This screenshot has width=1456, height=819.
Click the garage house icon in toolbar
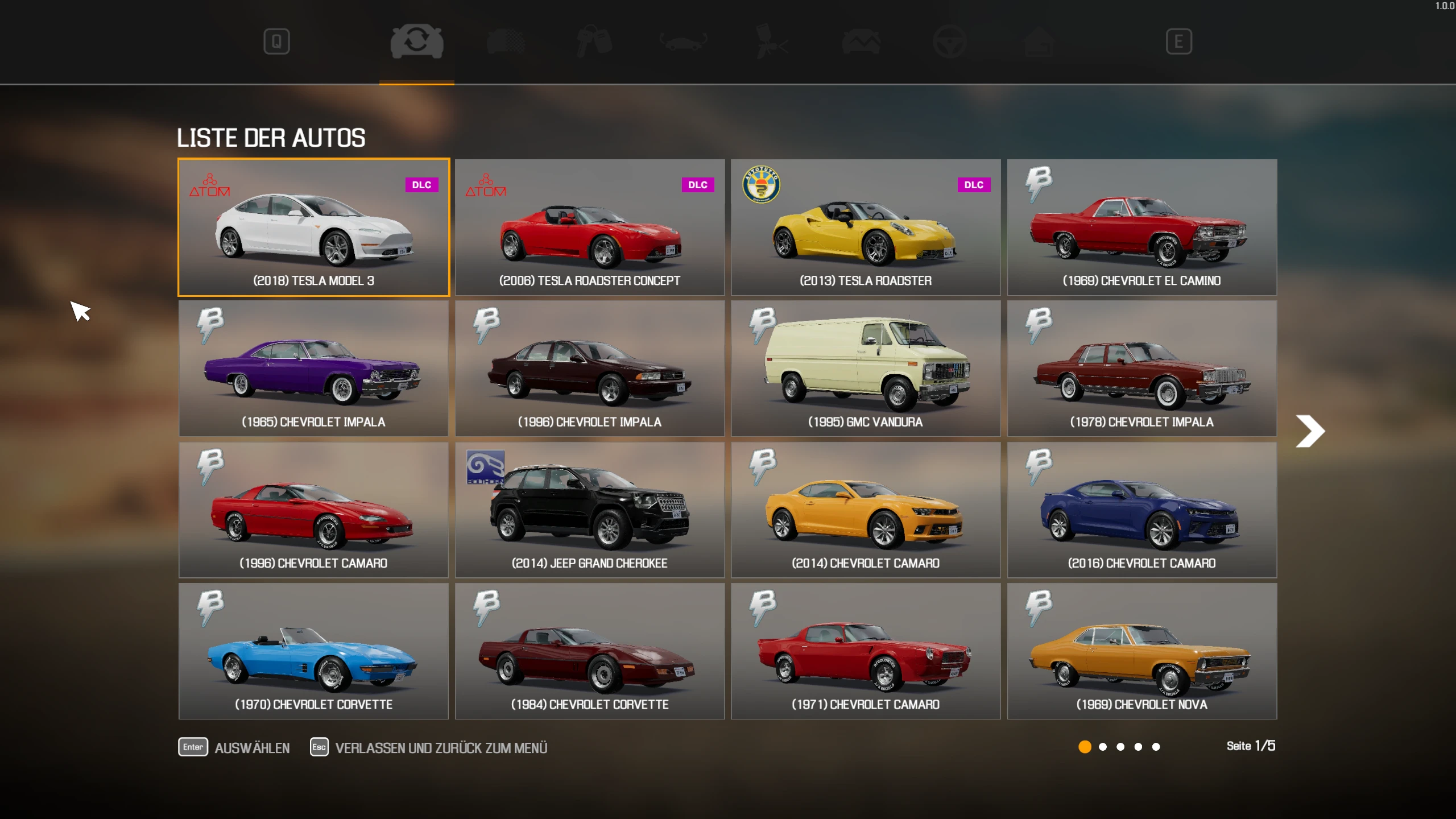1040,41
